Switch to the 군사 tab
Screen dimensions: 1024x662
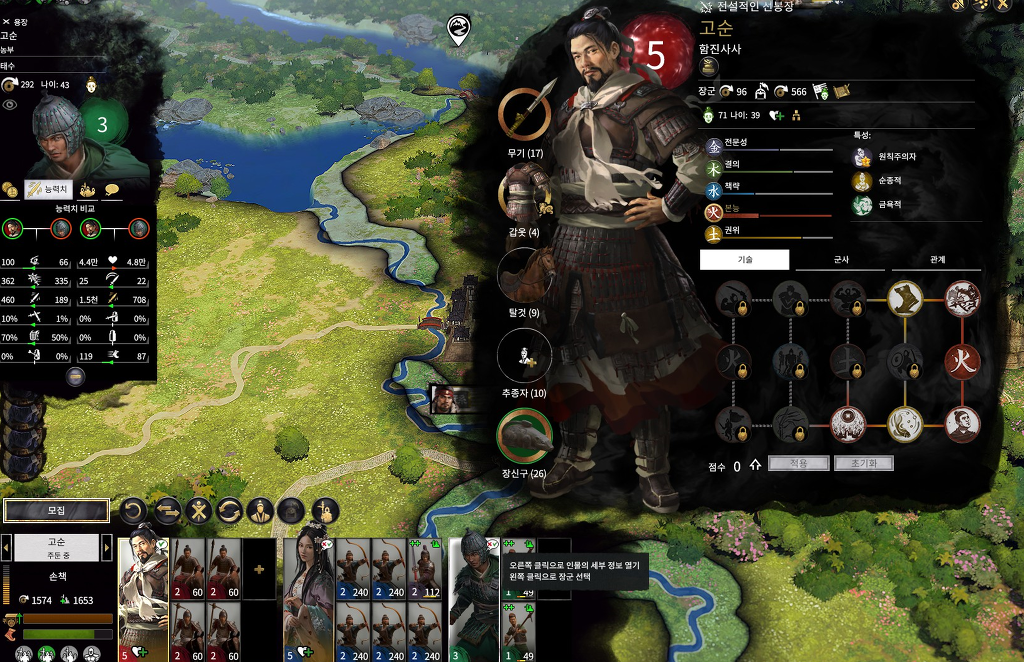841,260
